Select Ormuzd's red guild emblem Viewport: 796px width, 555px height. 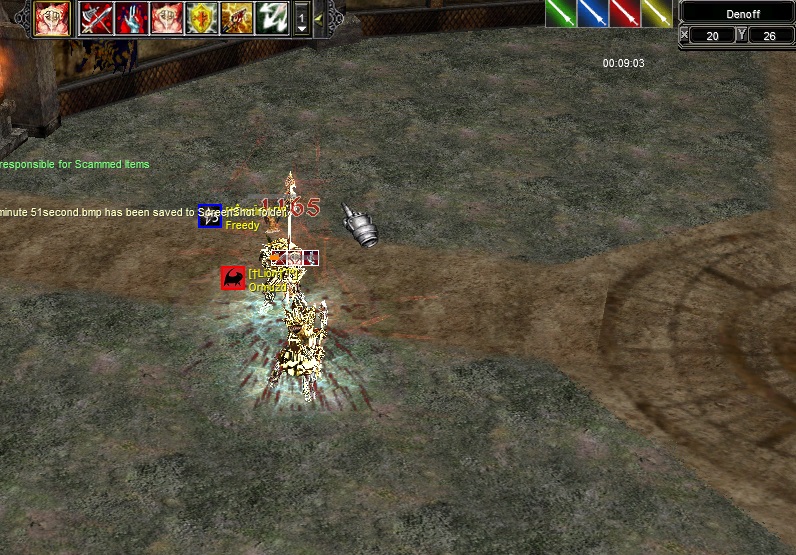point(233,278)
